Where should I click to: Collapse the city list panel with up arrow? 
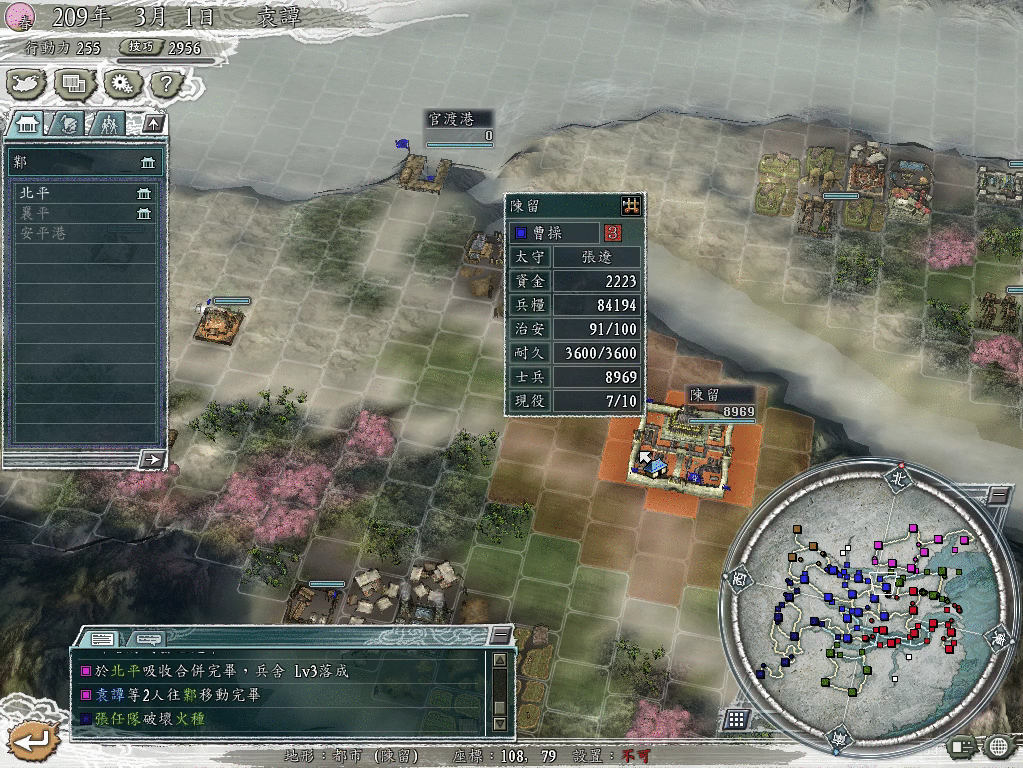(x=153, y=124)
